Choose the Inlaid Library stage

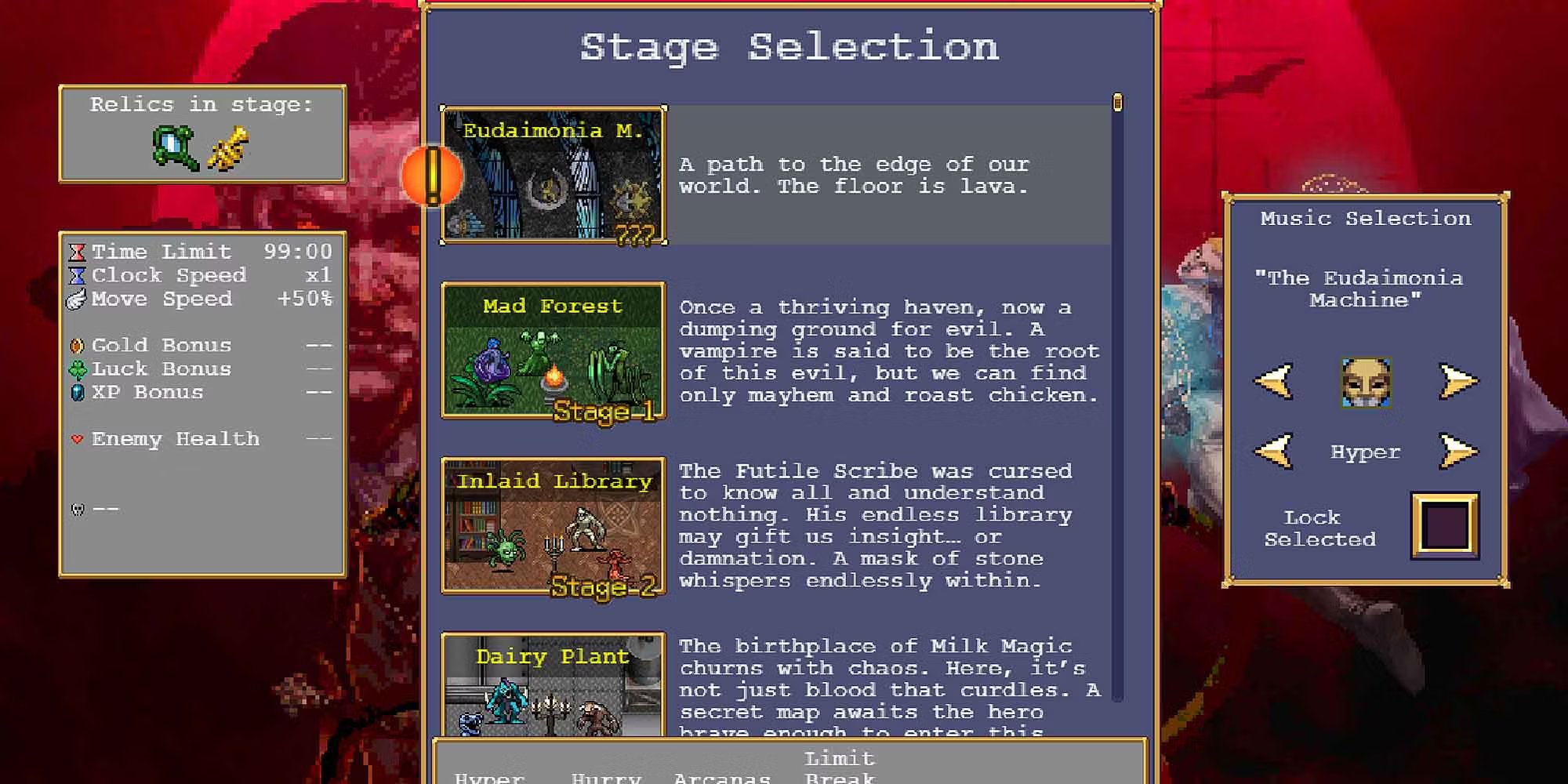[x=554, y=527]
